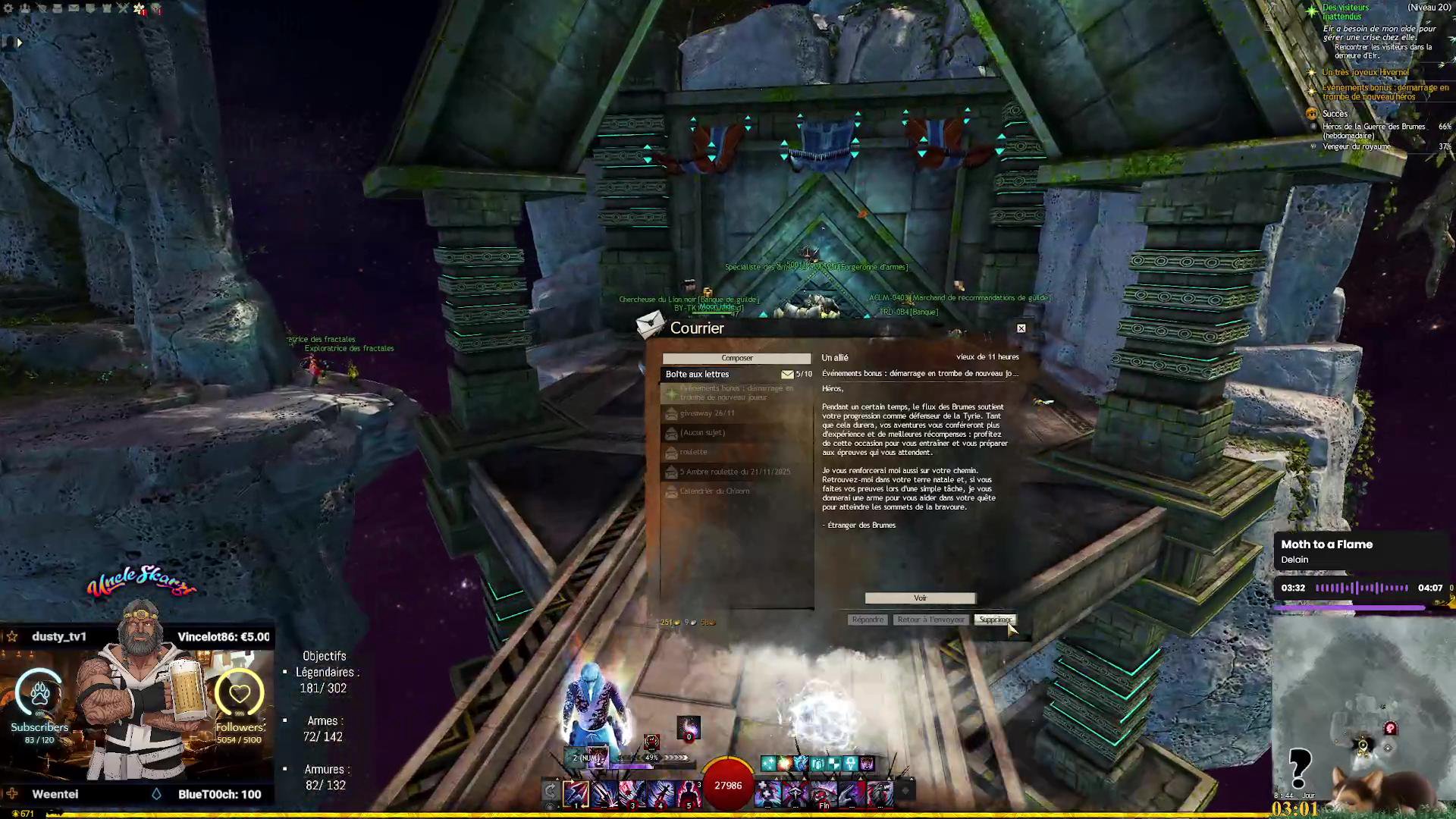This screenshot has height=819, width=1456.
Task: Compose a new mail with Composer
Action: point(736,358)
